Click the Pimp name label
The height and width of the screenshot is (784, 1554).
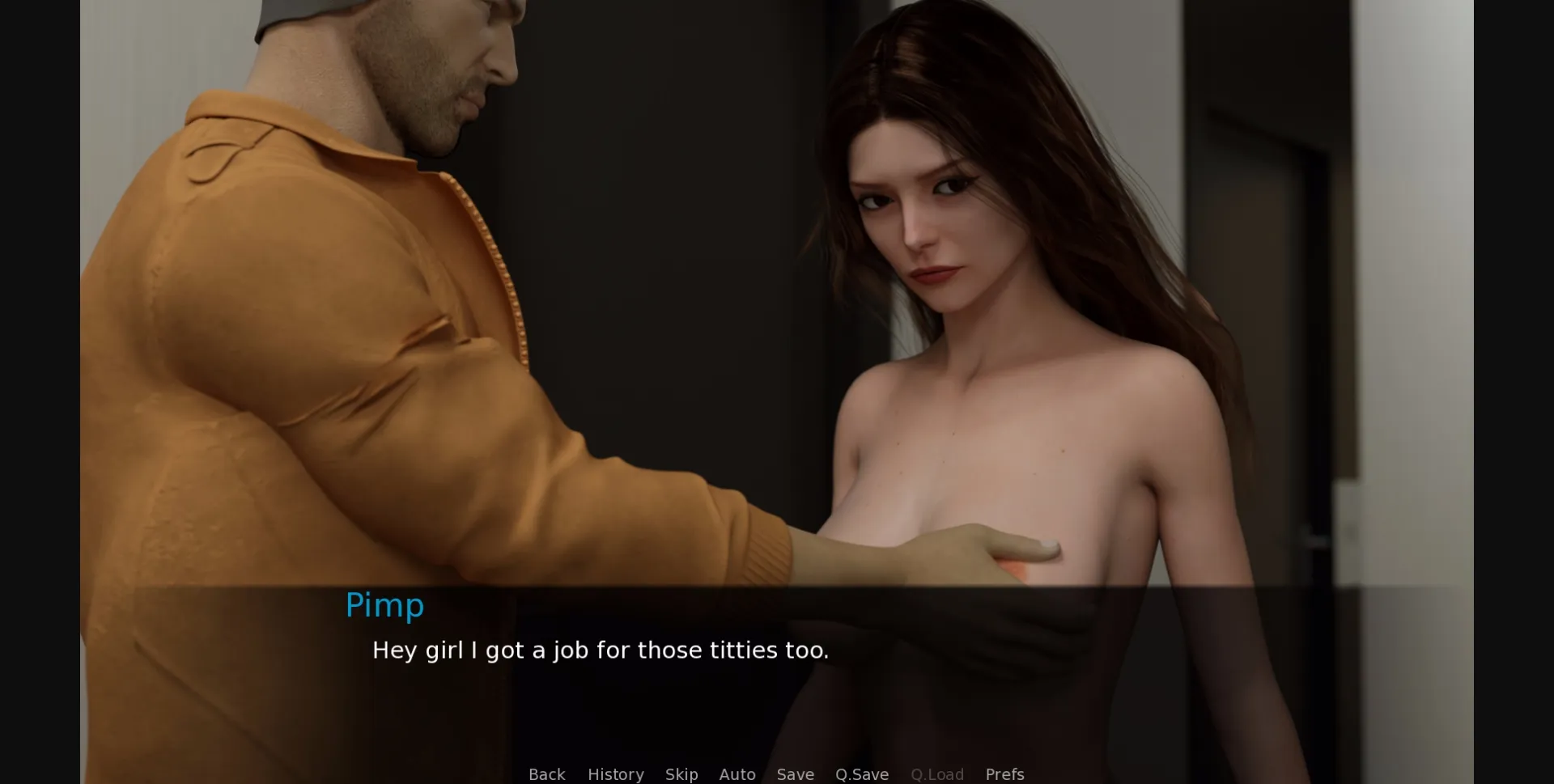pos(385,604)
